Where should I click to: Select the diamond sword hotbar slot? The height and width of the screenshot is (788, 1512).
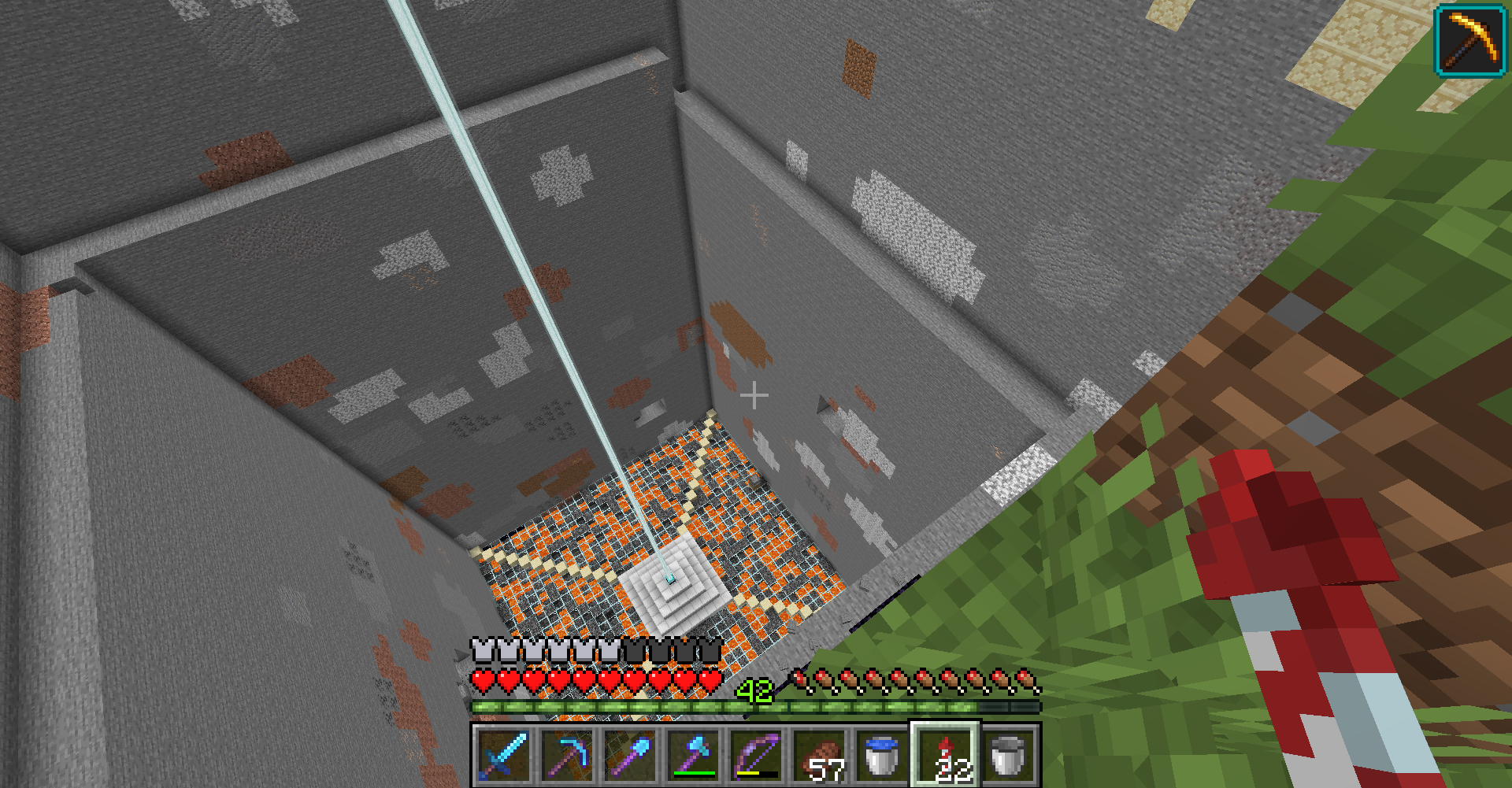point(503,755)
